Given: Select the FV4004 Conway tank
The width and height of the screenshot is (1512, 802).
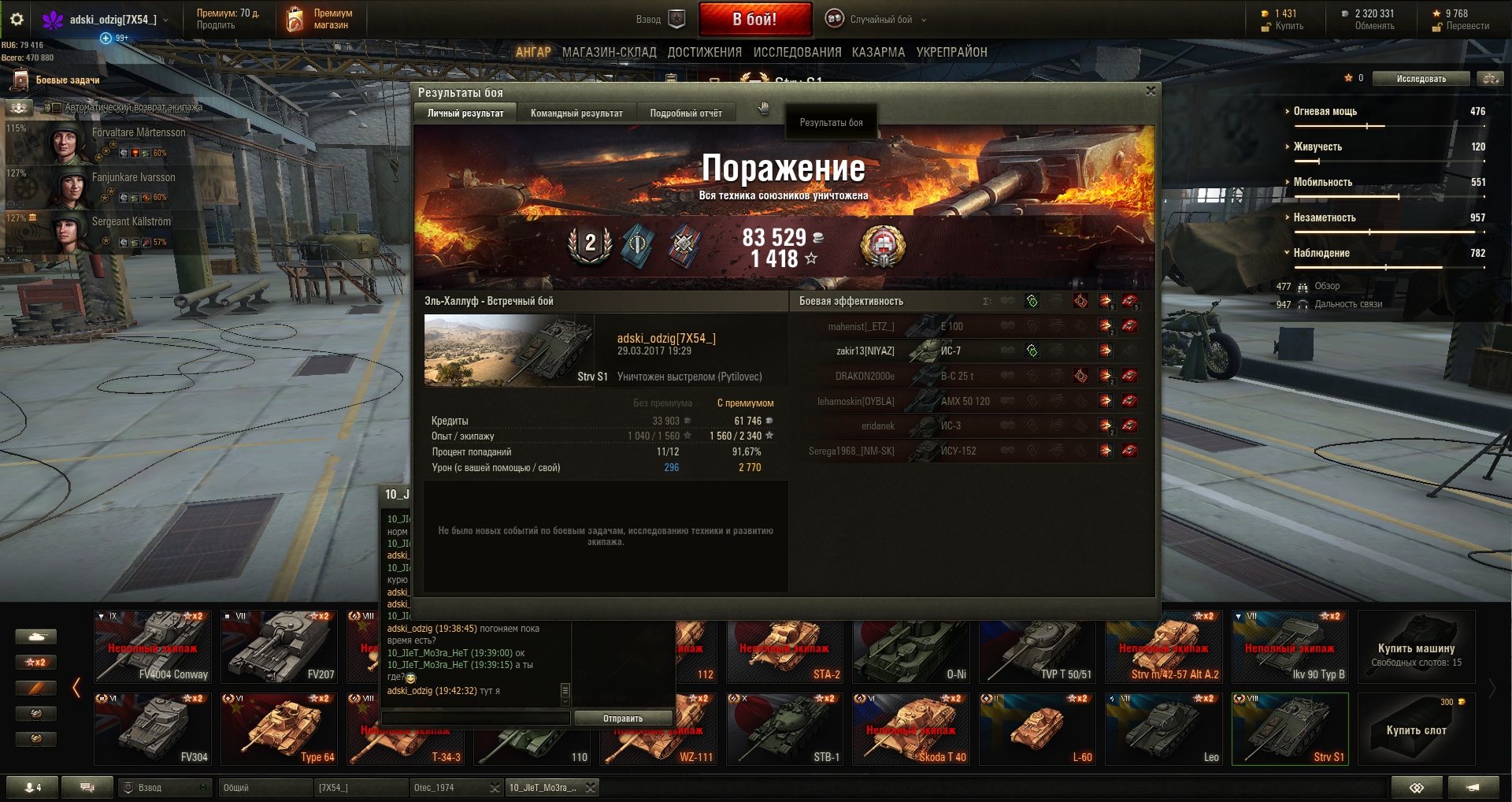Looking at the screenshot, I should (153, 648).
